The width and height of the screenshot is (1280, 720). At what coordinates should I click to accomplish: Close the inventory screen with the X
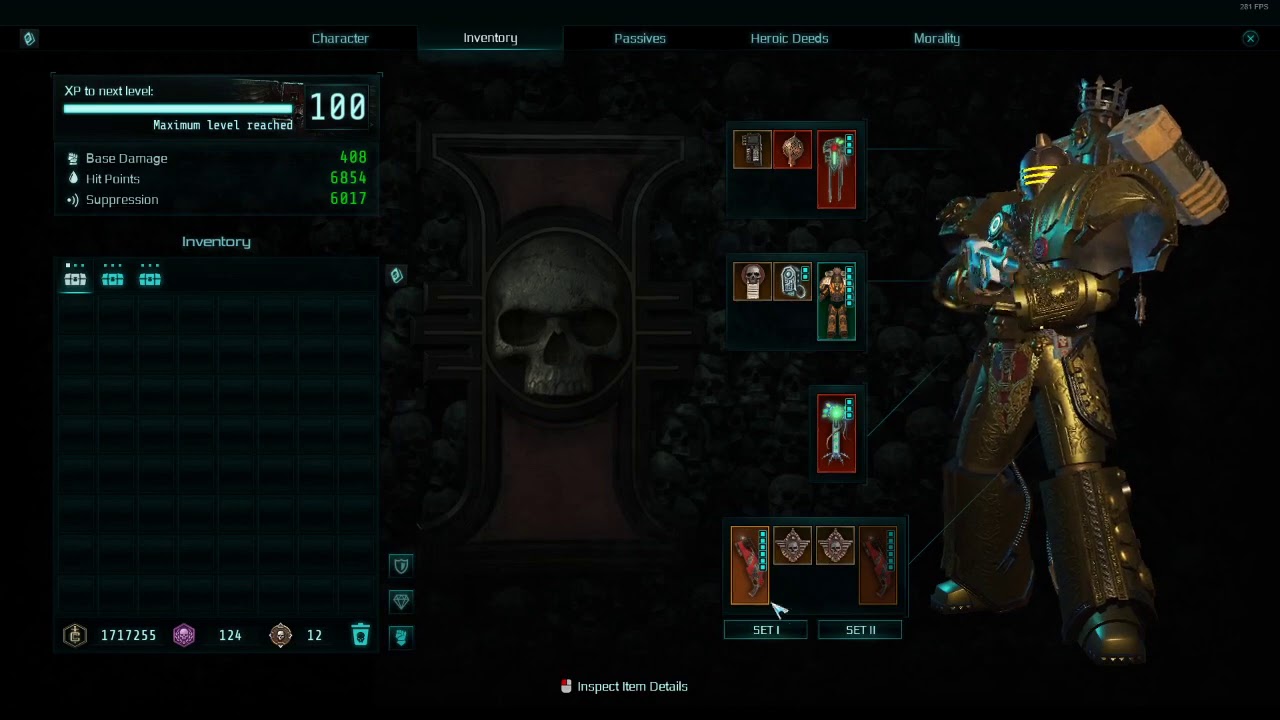tap(1250, 38)
